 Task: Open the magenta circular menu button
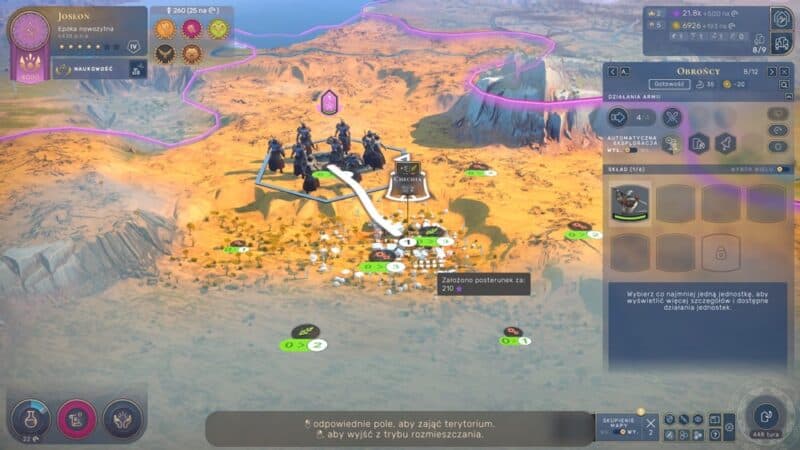[77, 417]
